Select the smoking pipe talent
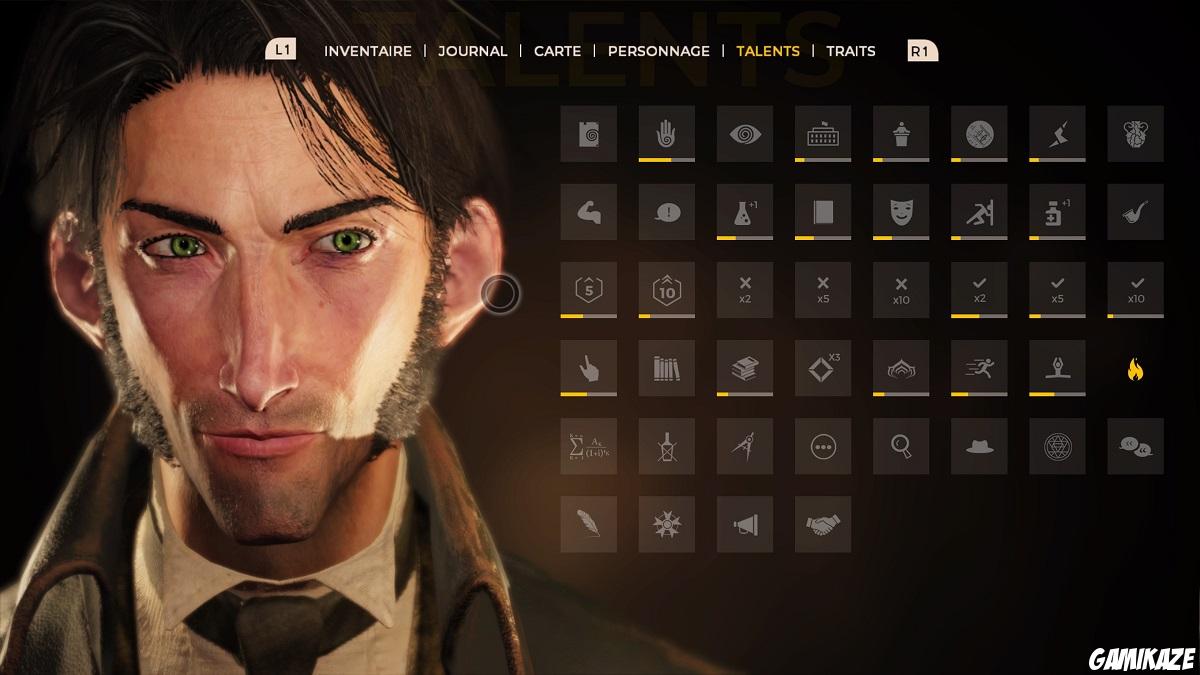 click(1135, 212)
